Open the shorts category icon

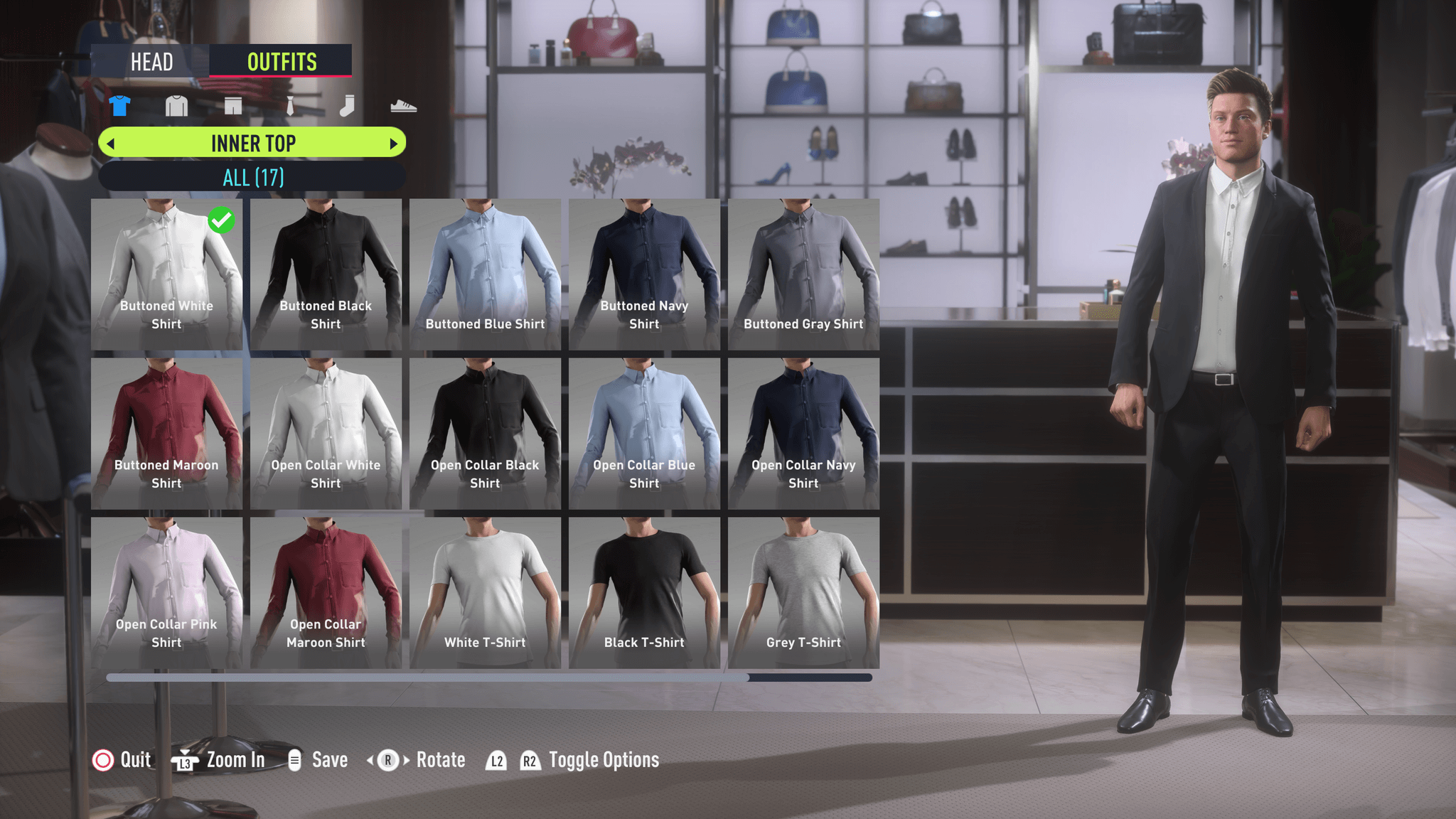click(x=233, y=105)
